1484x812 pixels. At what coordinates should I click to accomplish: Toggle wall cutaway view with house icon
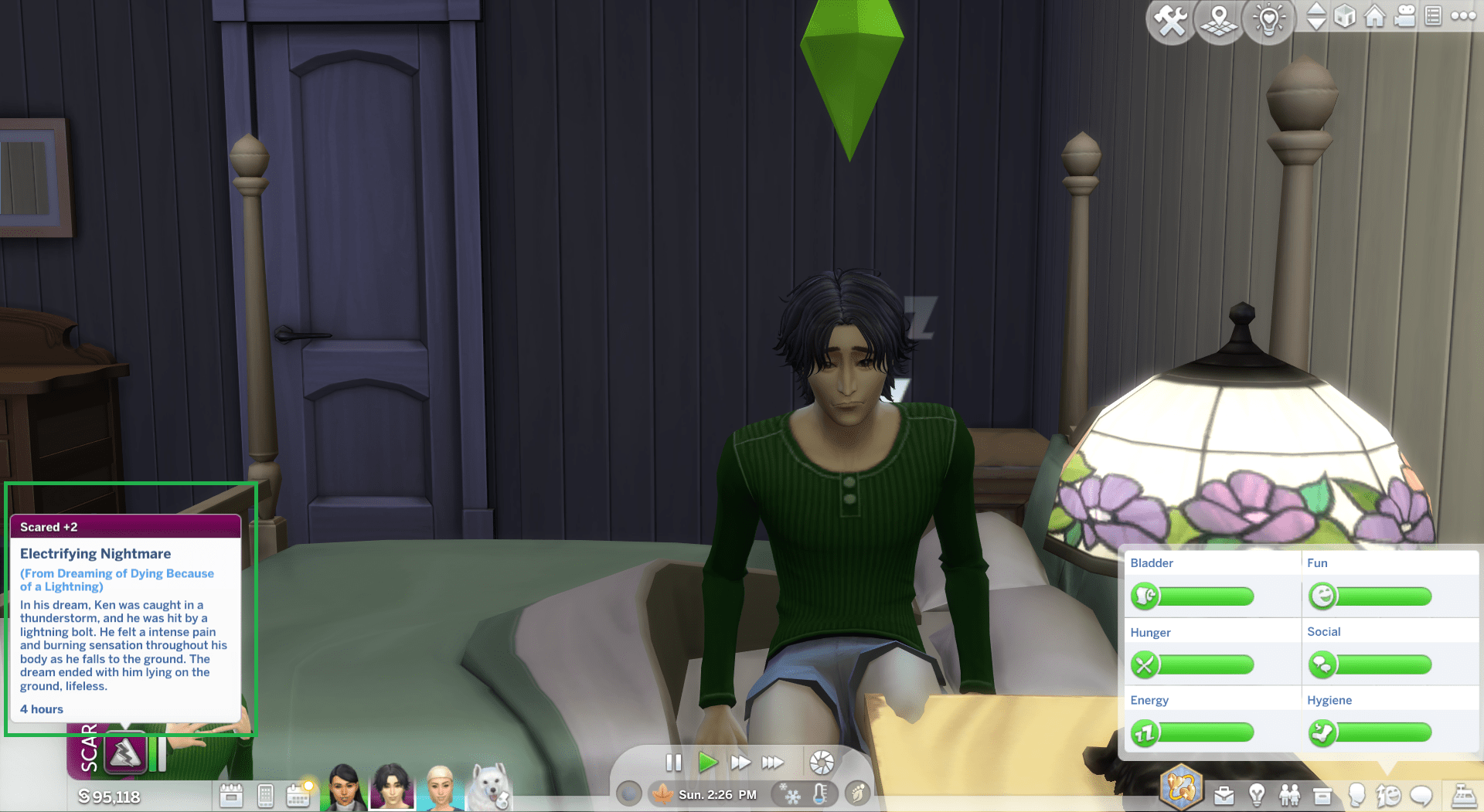tap(1375, 15)
